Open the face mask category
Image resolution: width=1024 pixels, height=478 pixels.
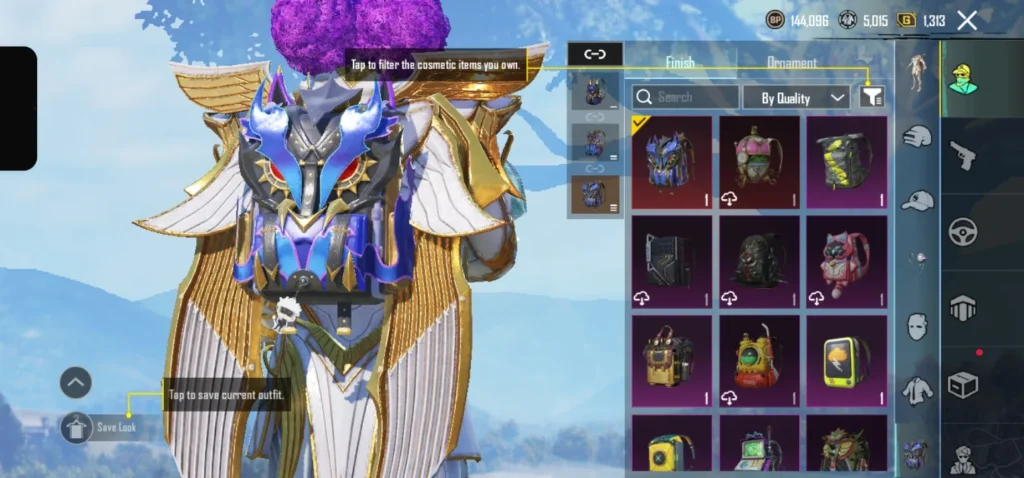click(x=916, y=326)
